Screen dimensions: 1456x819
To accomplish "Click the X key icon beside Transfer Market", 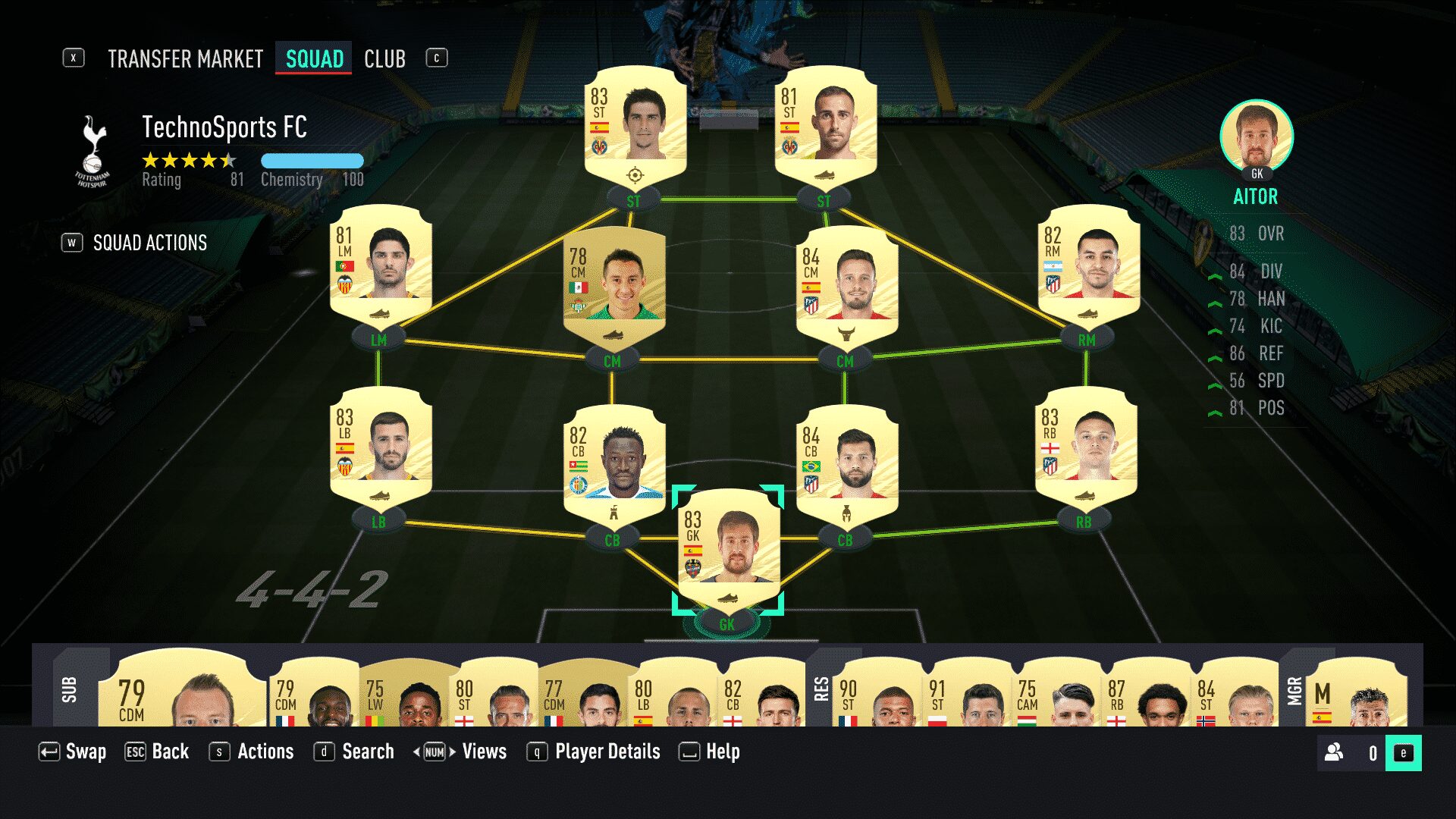I will click(73, 57).
